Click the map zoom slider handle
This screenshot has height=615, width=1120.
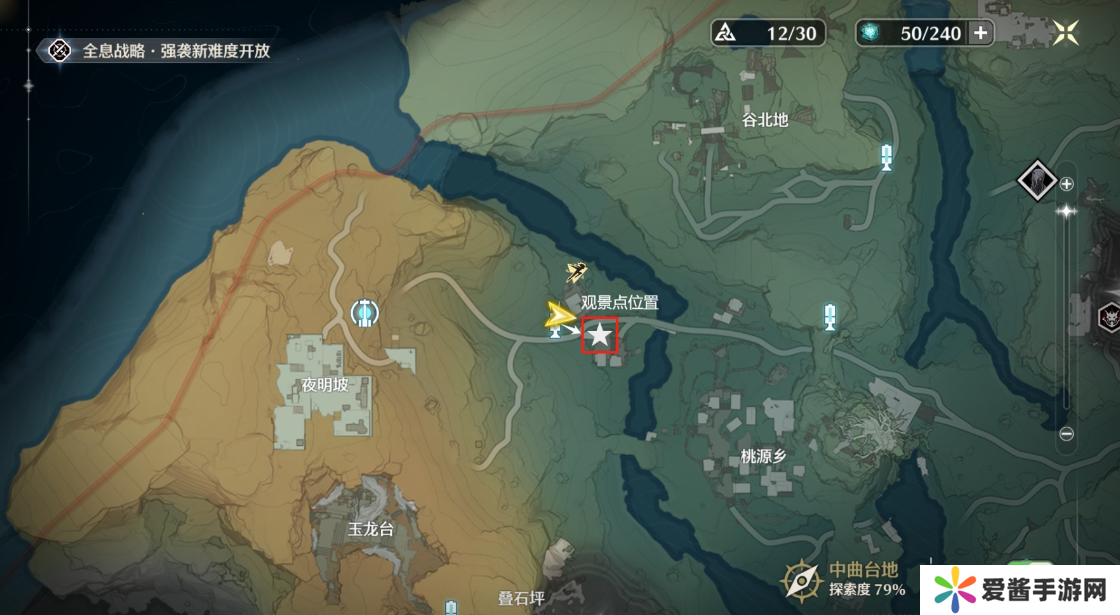[1066, 211]
